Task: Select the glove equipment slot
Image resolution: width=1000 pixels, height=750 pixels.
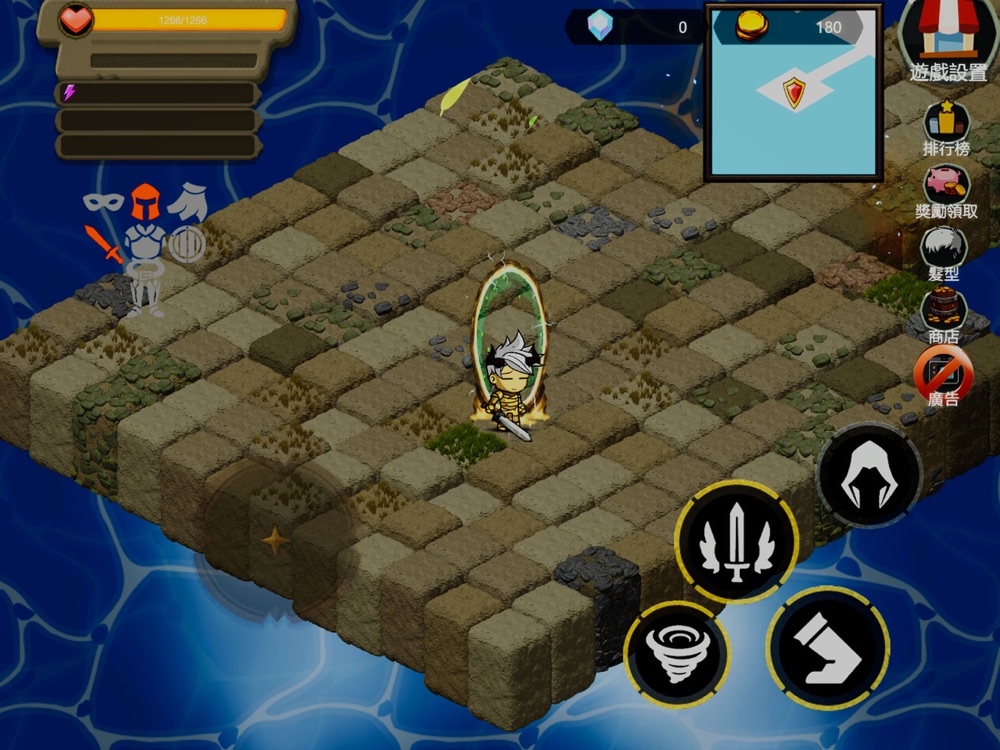Action: coord(188,201)
